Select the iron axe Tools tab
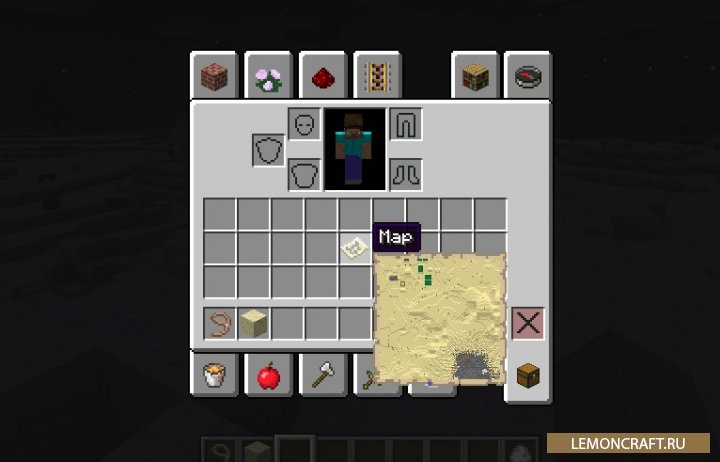Viewport: 720px width, 462px height. click(x=323, y=376)
